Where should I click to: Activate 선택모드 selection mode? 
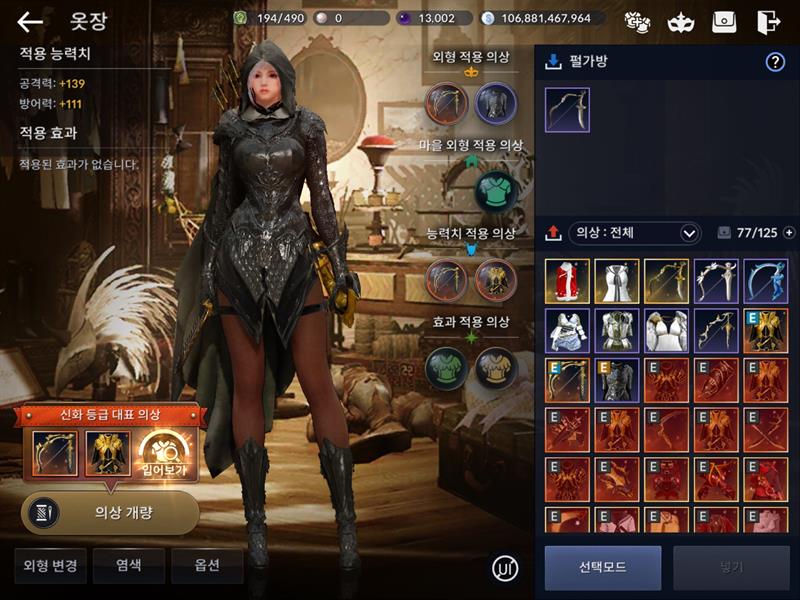click(602, 567)
